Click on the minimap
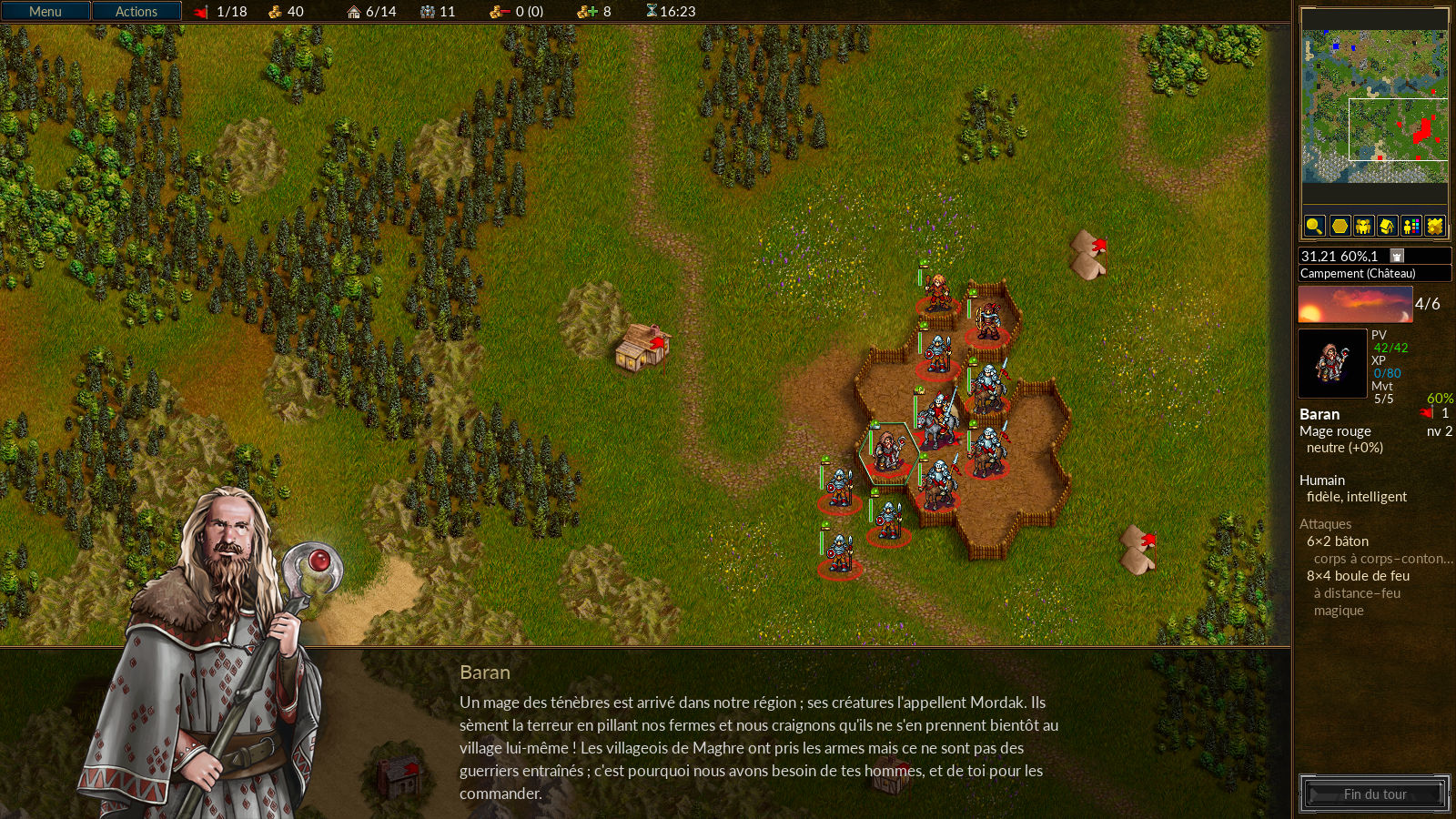1456x819 pixels. [1374, 106]
